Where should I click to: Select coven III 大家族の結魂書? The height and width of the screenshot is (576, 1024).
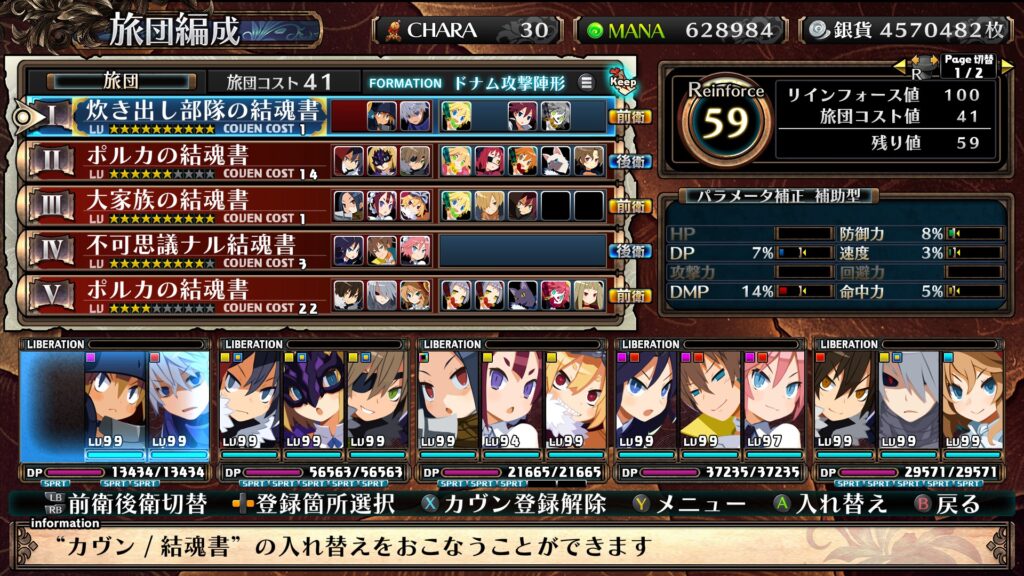pyautogui.click(x=180, y=205)
